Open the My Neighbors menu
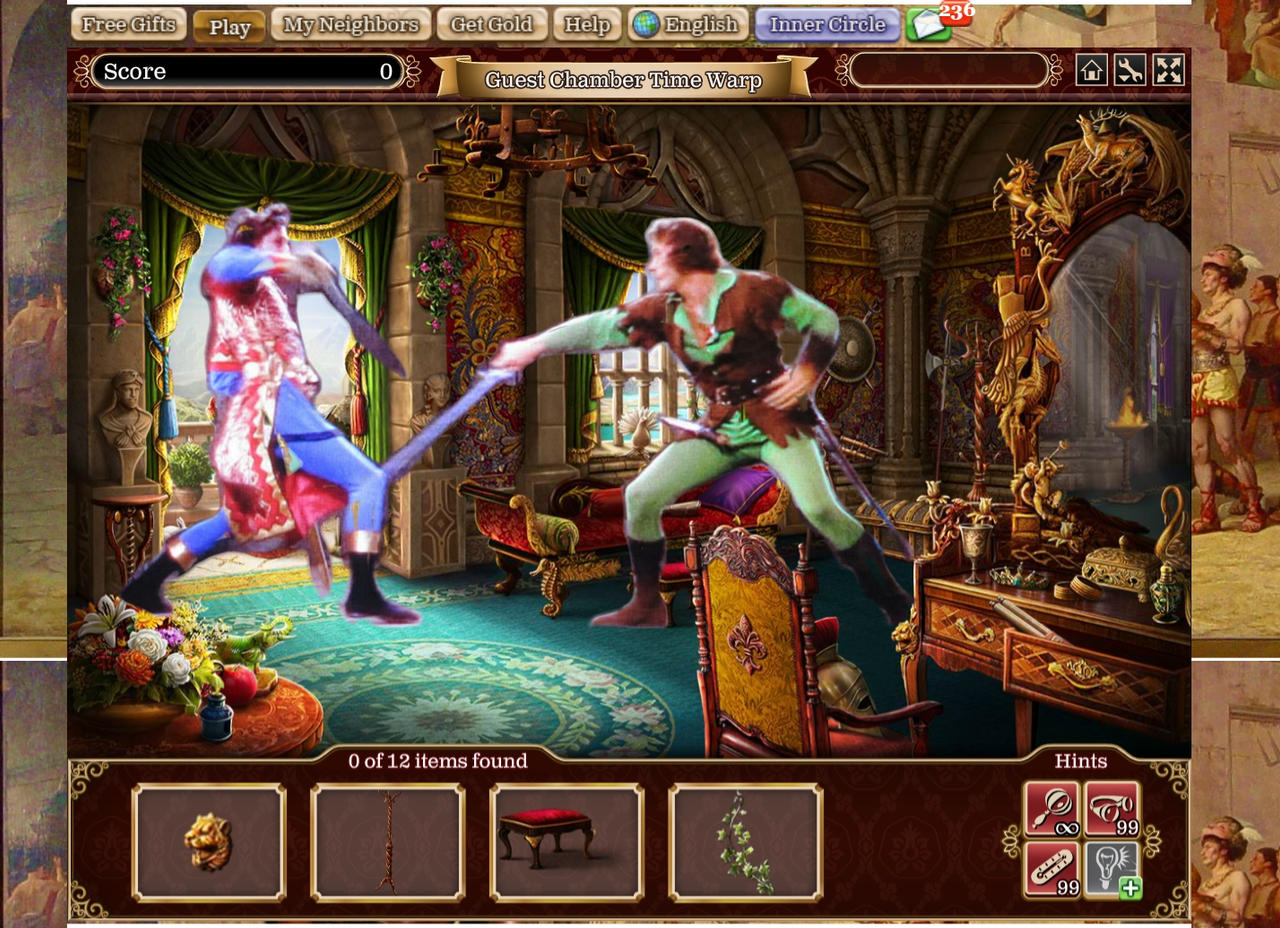 [349, 24]
